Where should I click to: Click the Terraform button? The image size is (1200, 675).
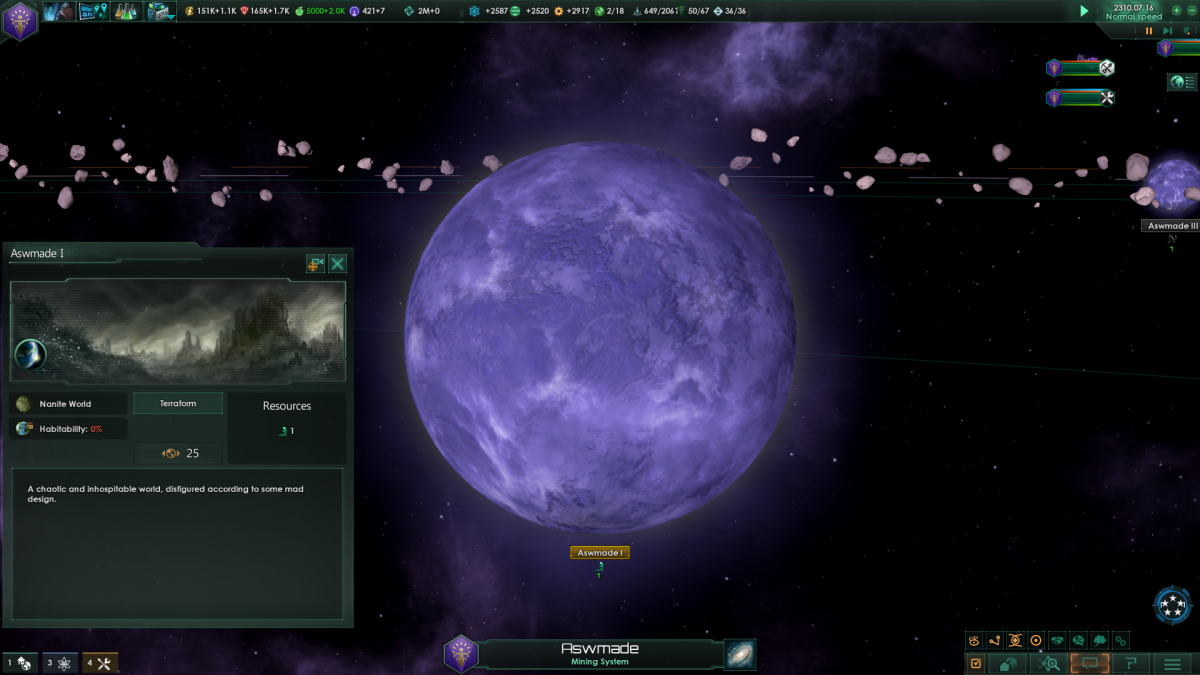178,403
